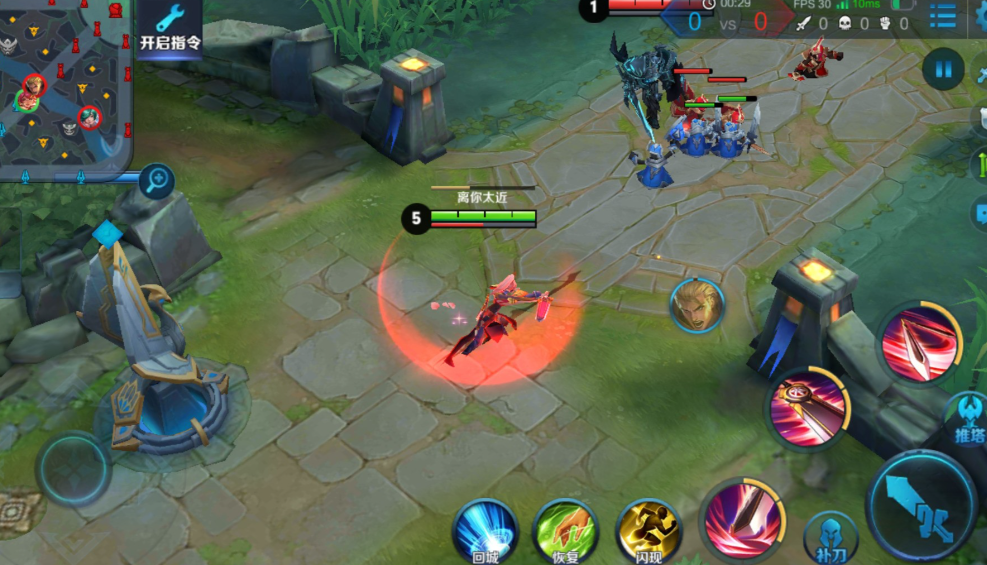Viewport: 987px width, 565px height.
Task: Pause the match
Action: pos(942,69)
